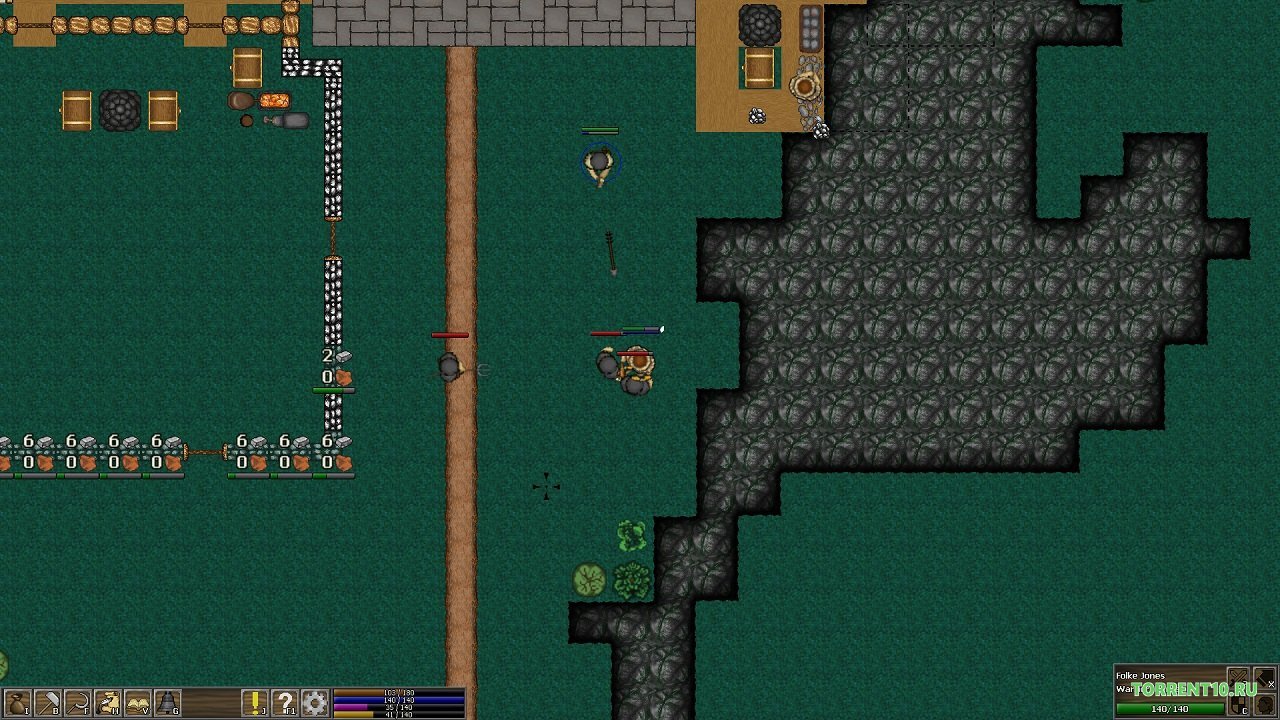1280x720 pixels.
Task: Close the Folke Jones character panel
Action: [1271, 685]
